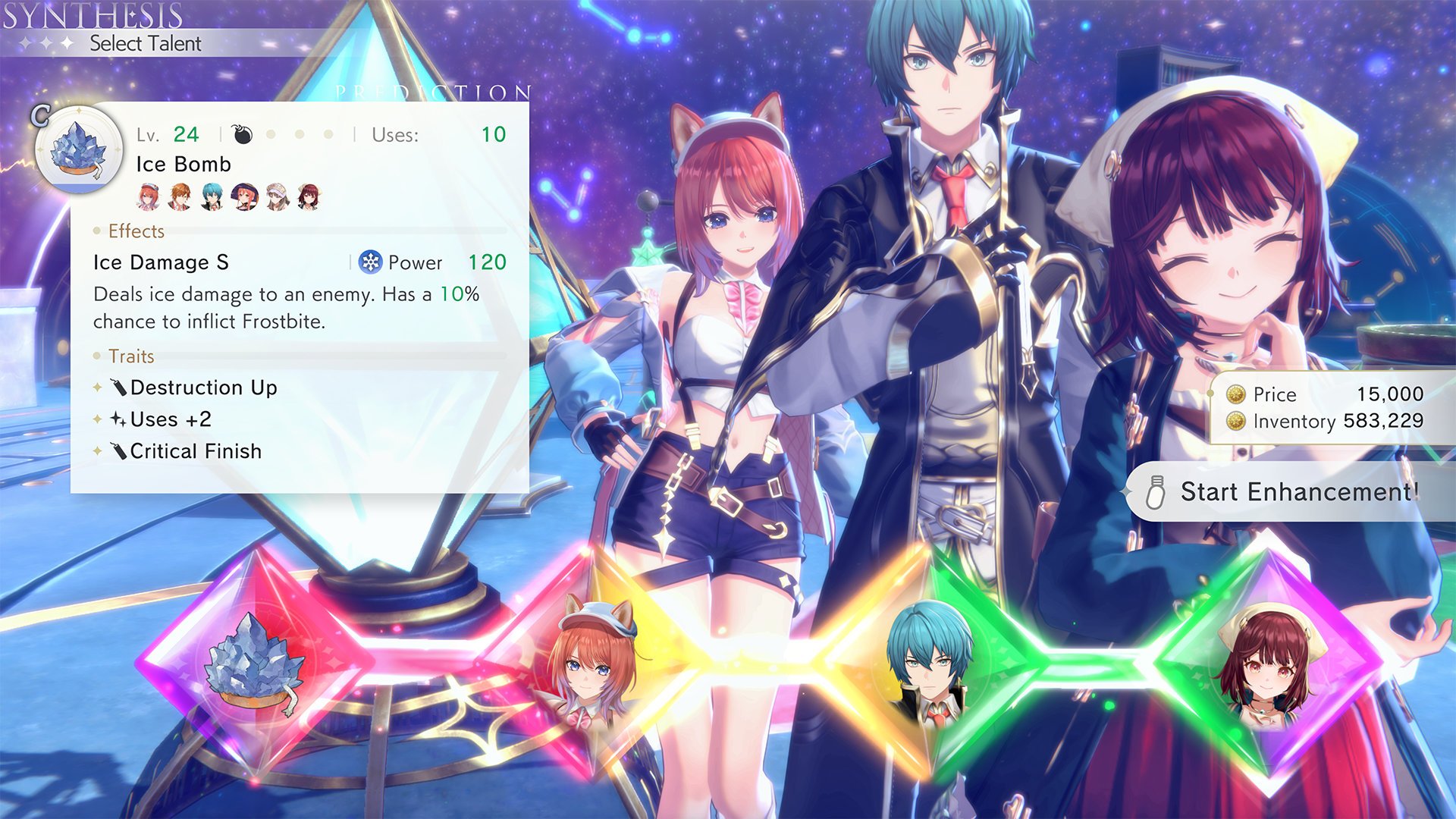Click the gold coin icon beside Price
This screenshot has width=1456, height=819.
pyautogui.click(x=1236, y=394)
